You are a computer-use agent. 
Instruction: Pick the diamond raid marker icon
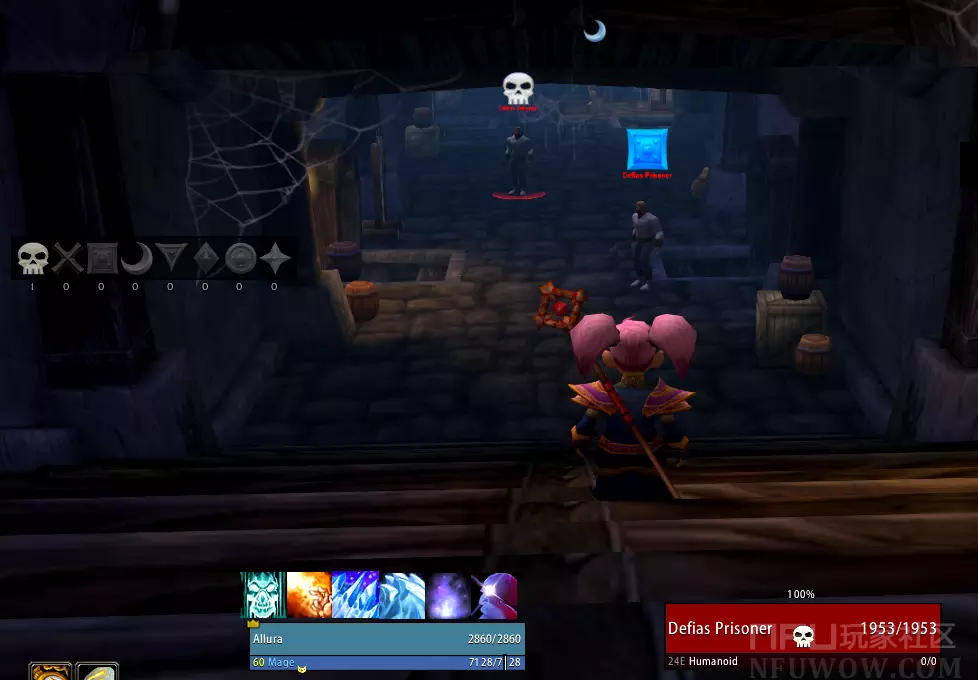(205, 260)
